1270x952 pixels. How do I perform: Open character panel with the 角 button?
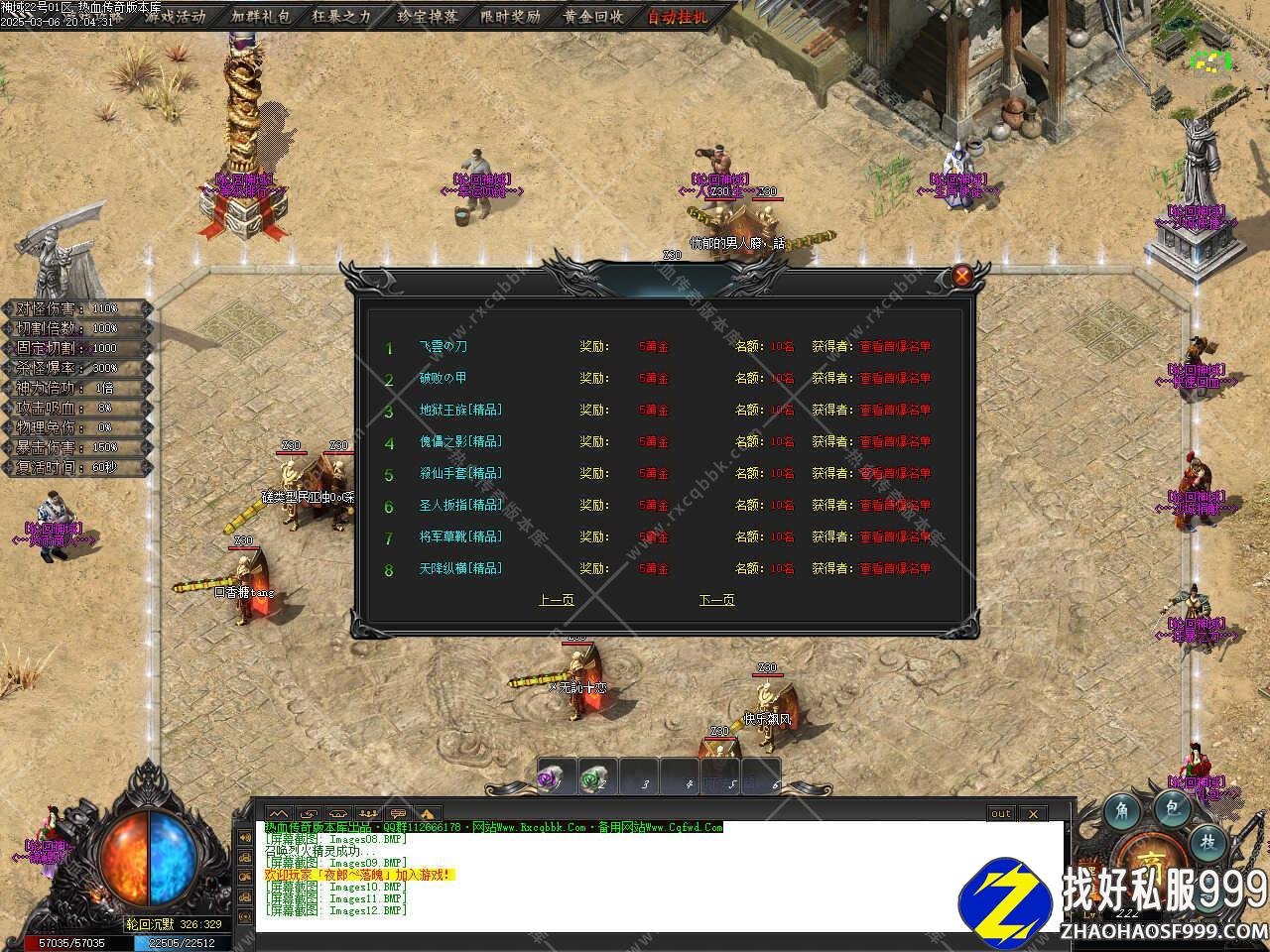pos(1121,811)
